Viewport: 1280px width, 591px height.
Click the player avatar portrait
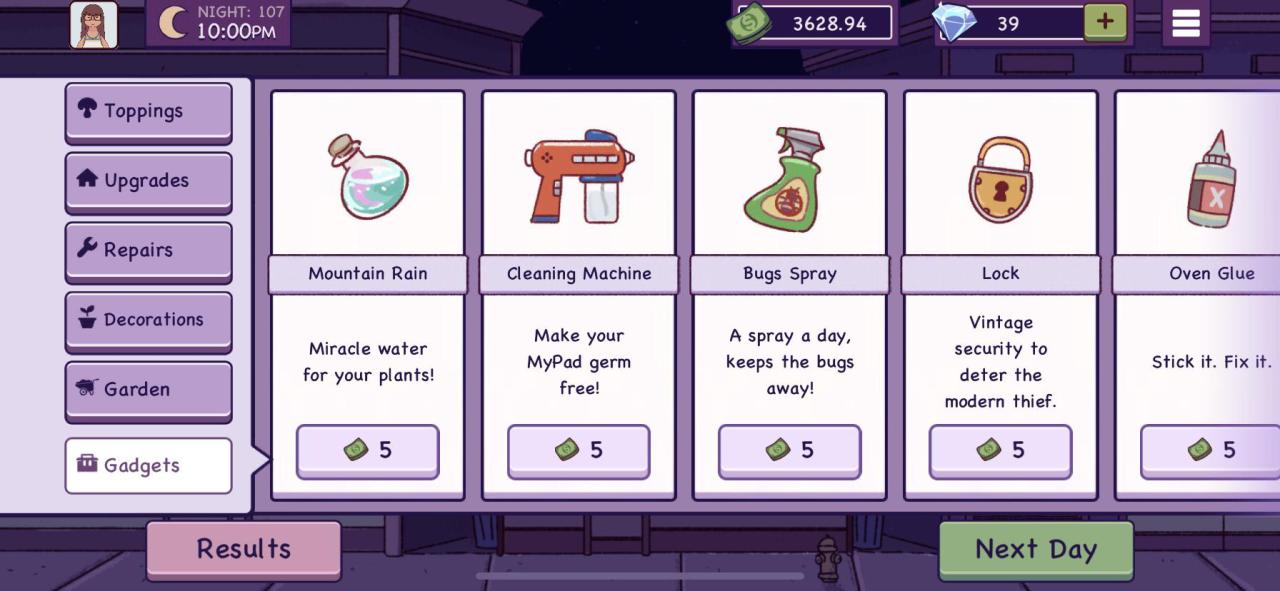(94, 24)
